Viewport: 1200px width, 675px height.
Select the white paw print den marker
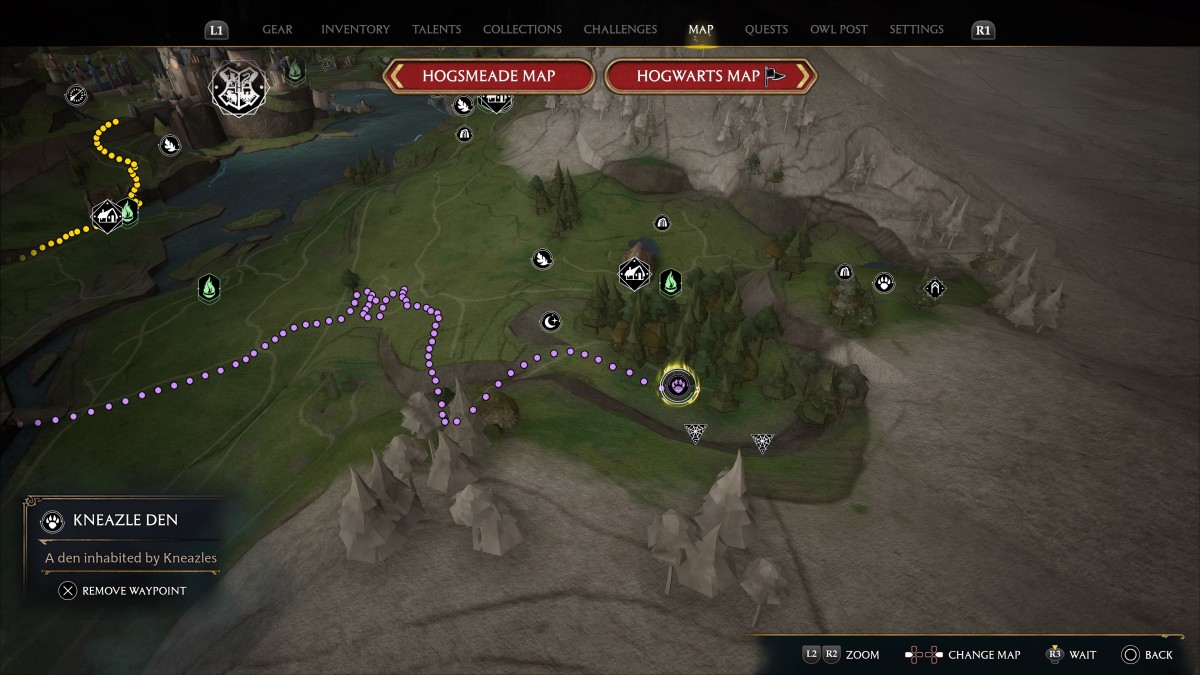pyautogui.click(x=884, y=283)
